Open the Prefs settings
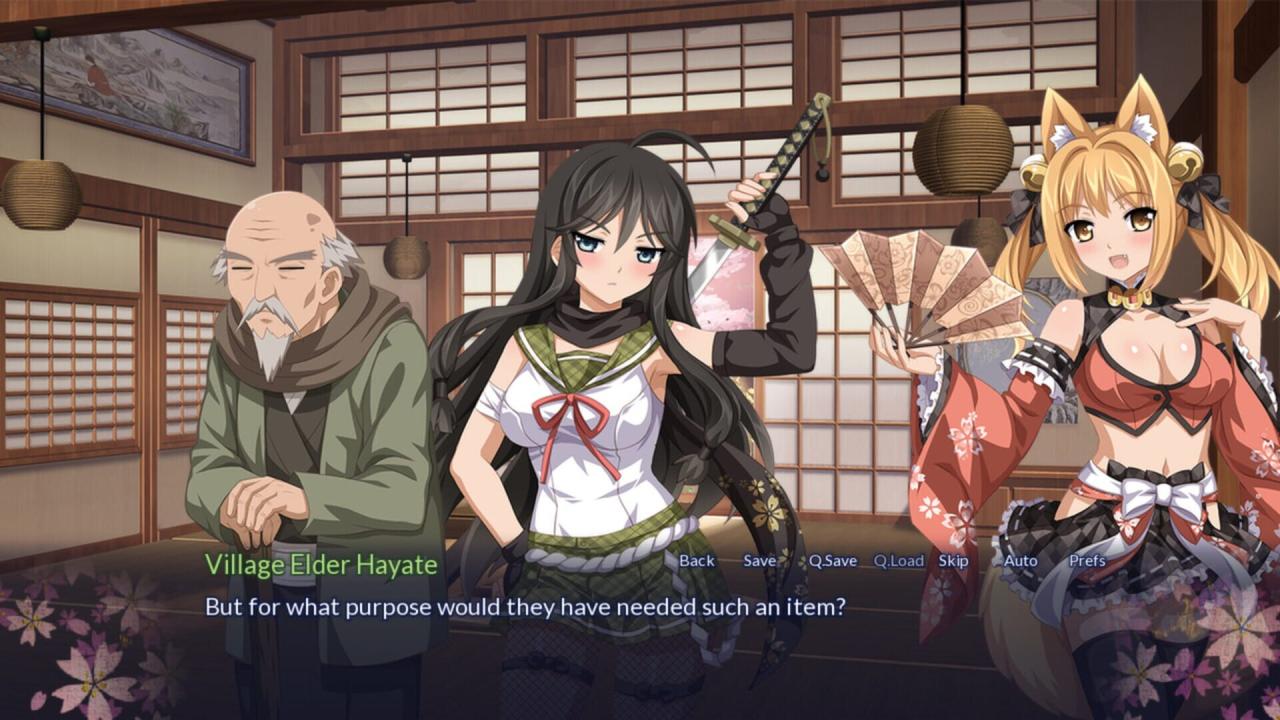Viewport: 1280px width, 720px height. (x=1087, y=561)
